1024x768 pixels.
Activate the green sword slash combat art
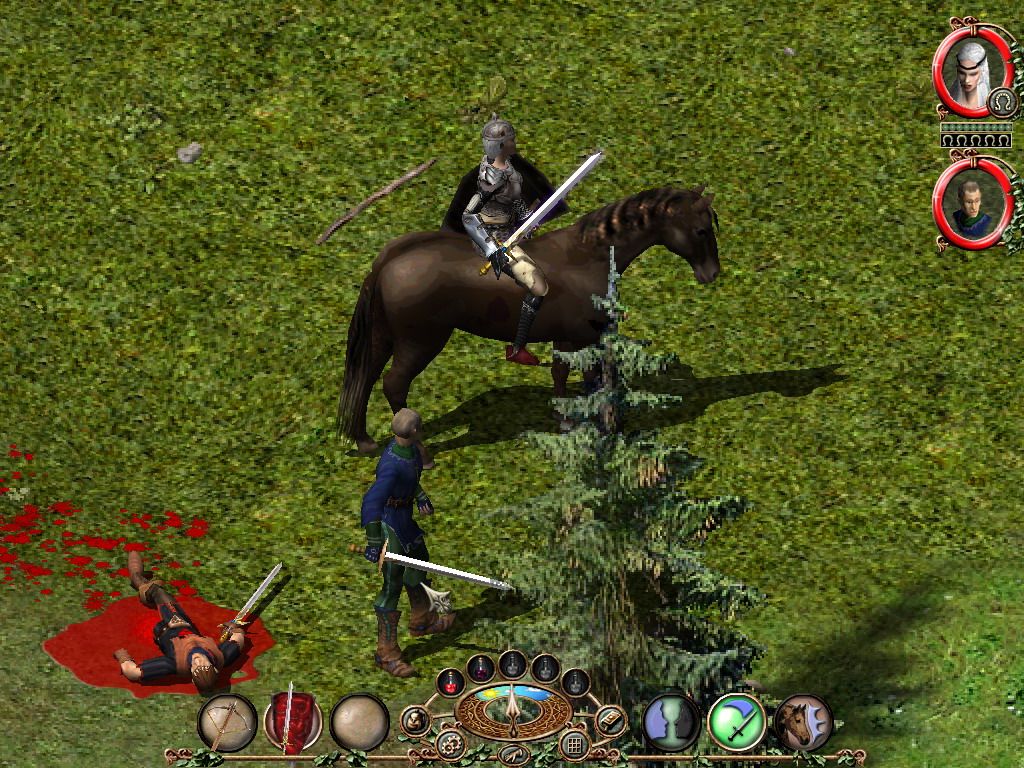(x=737, y=722)
